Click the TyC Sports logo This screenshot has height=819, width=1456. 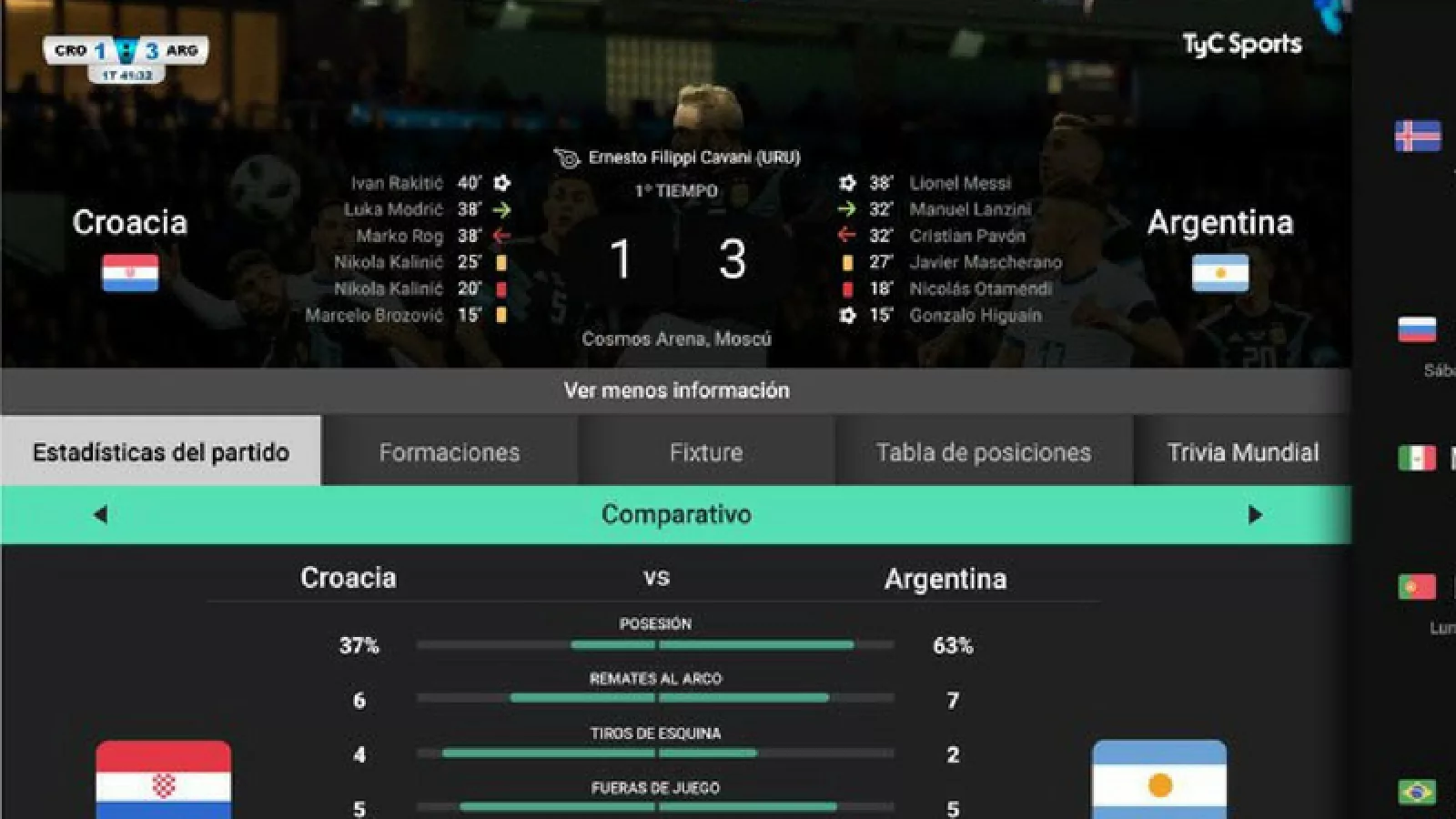1241,44
